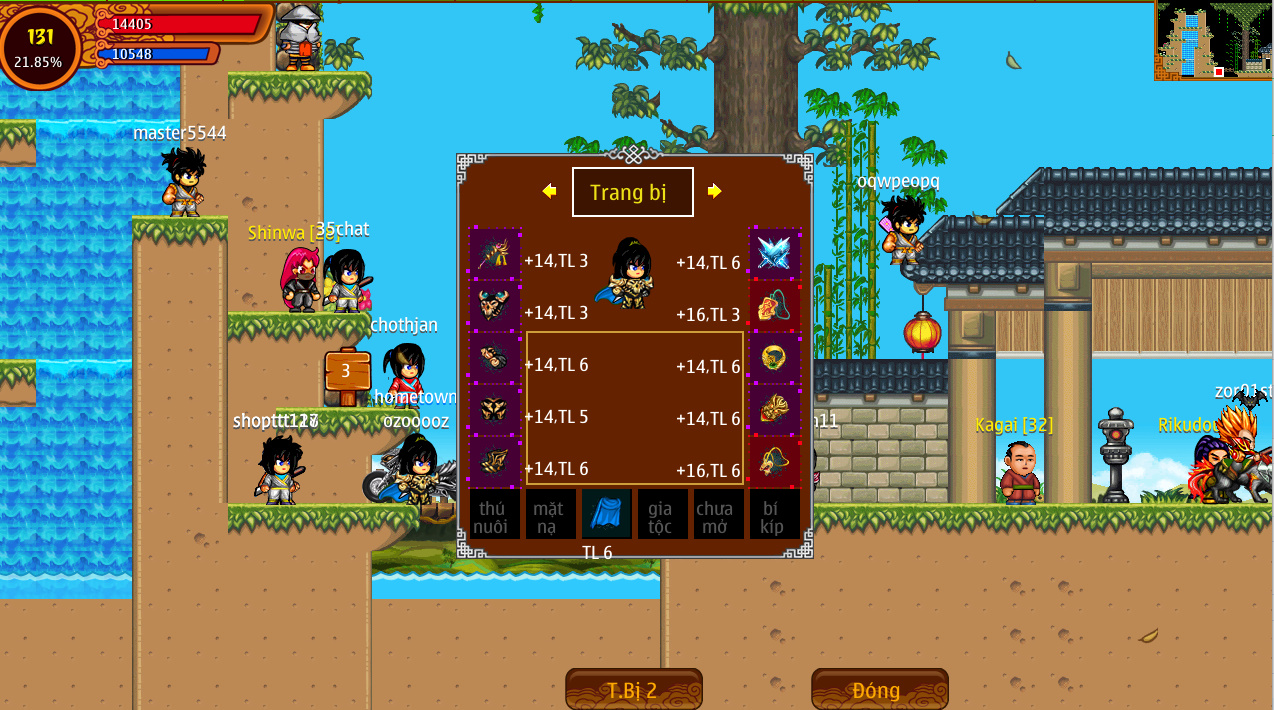Open the minimap
The image size is (1274, 710).
(x=1213, y=40)
